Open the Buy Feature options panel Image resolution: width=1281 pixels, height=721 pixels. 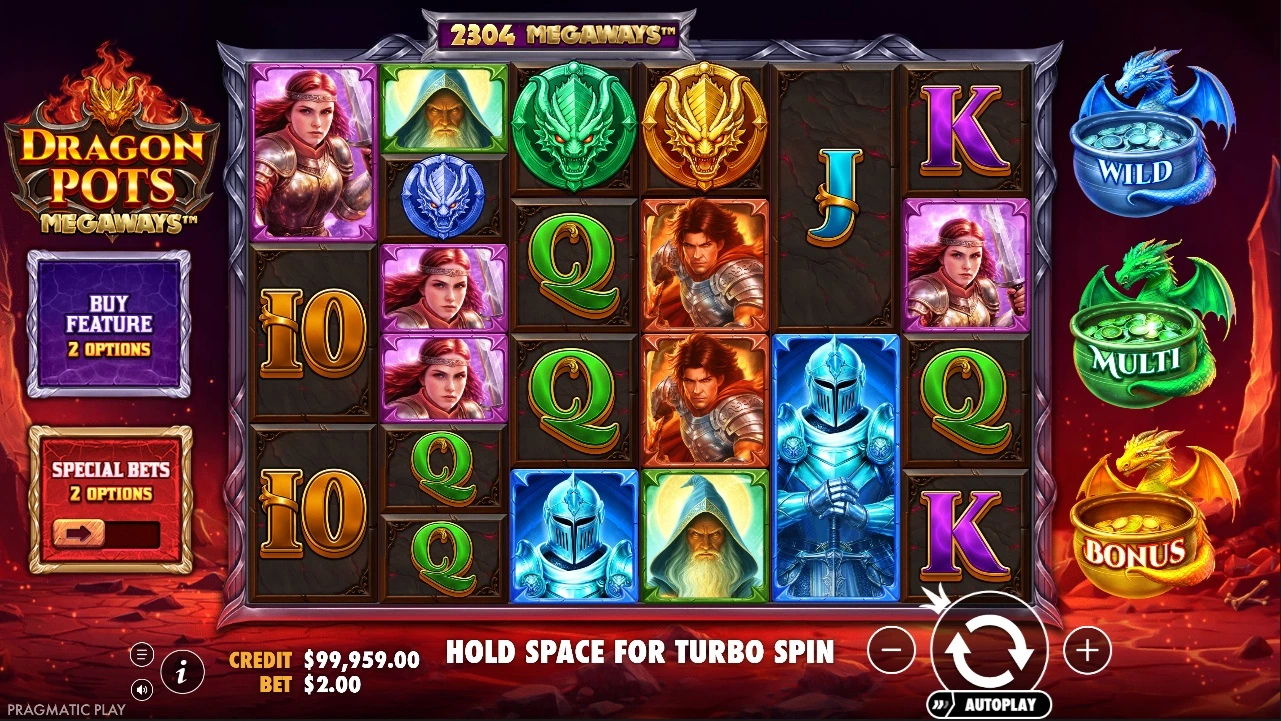tap(109, 323)
